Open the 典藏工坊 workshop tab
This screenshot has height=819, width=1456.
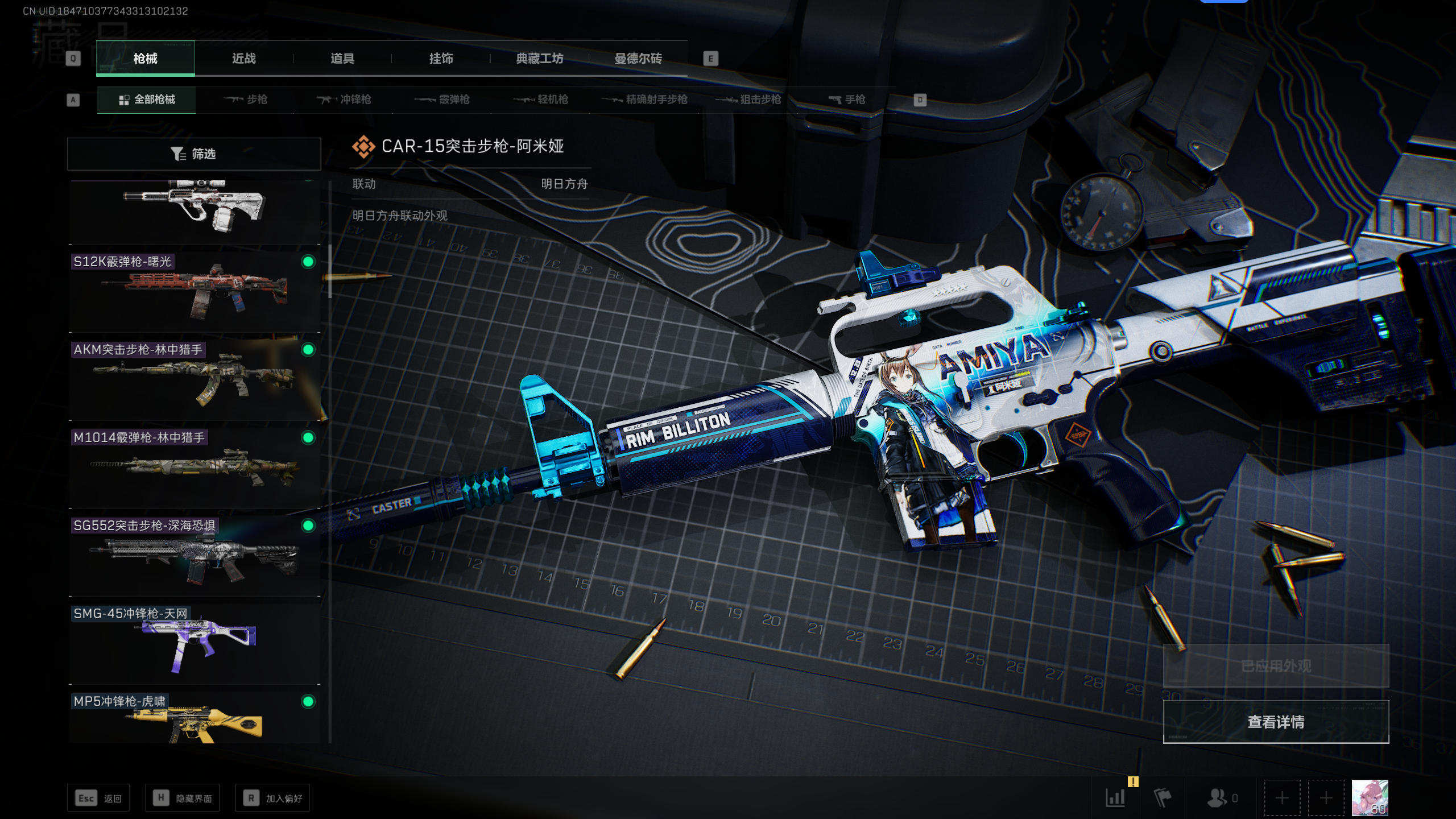tap(539, 59)
